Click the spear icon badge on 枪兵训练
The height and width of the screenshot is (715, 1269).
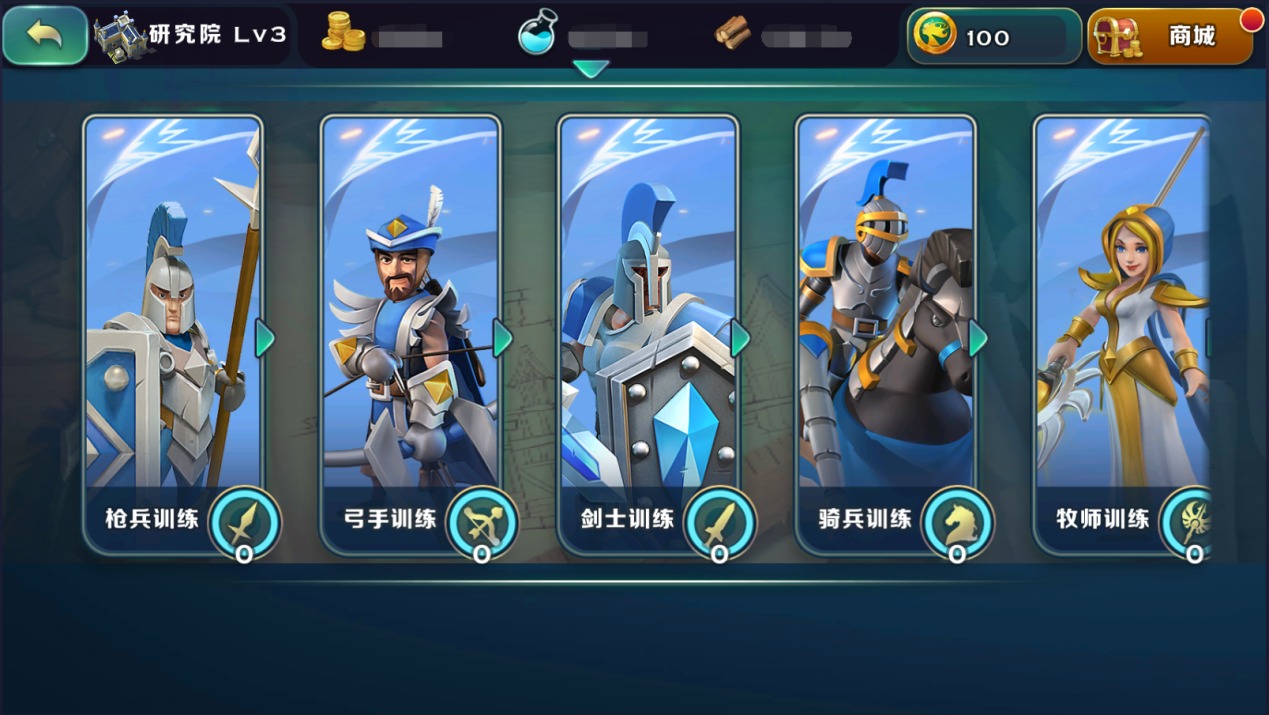[x=244, y=522]
